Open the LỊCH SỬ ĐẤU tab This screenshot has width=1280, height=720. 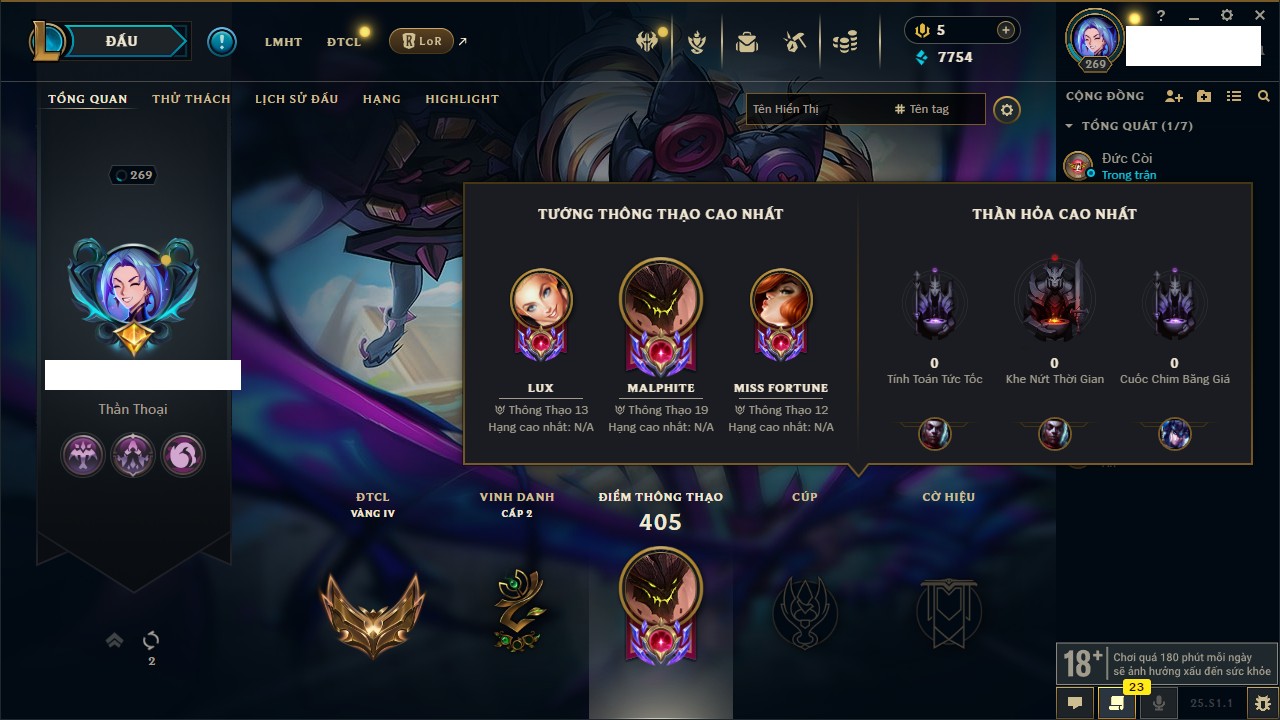point(296,99)
